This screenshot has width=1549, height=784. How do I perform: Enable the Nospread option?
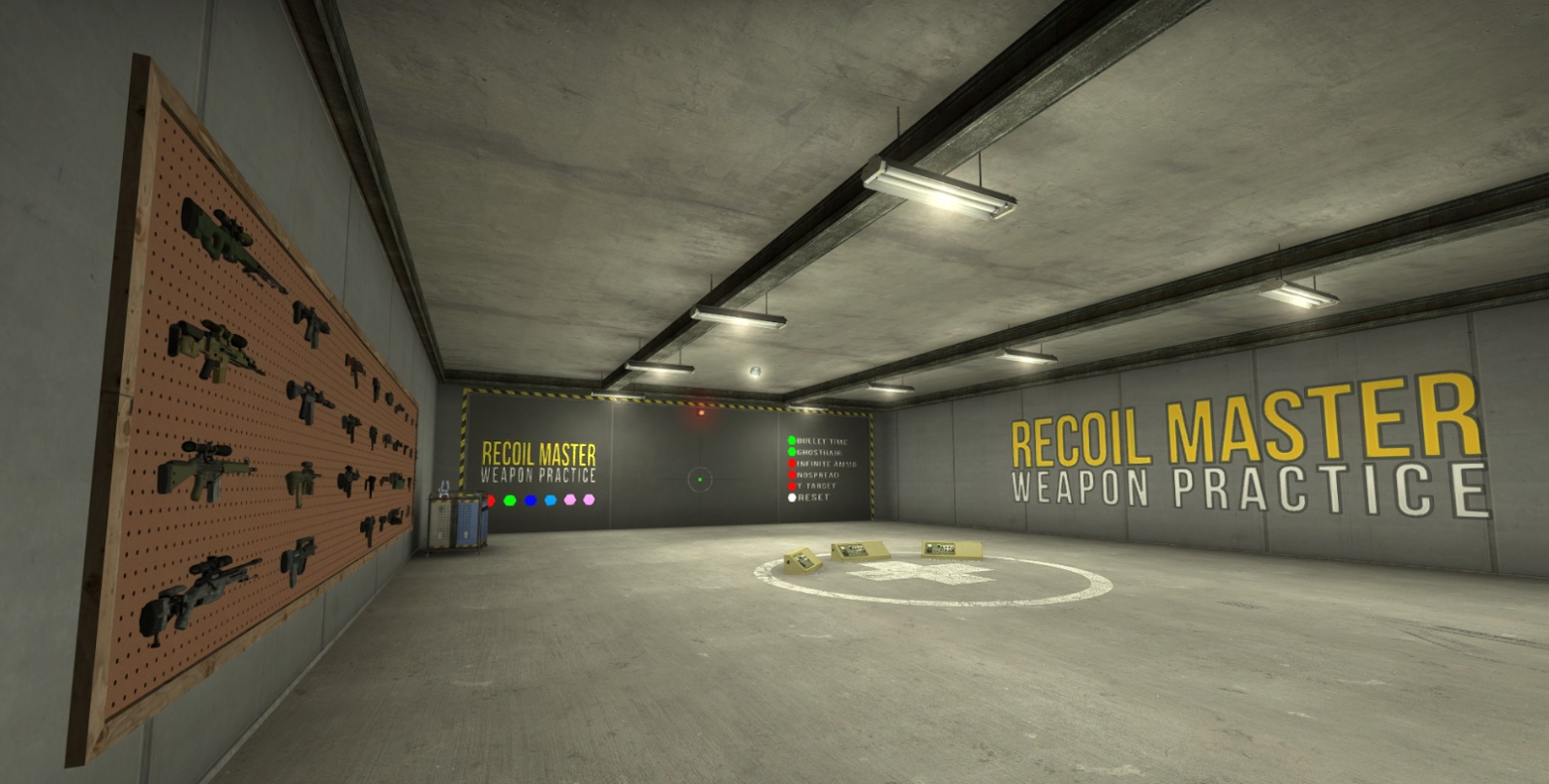click(792, 475)
